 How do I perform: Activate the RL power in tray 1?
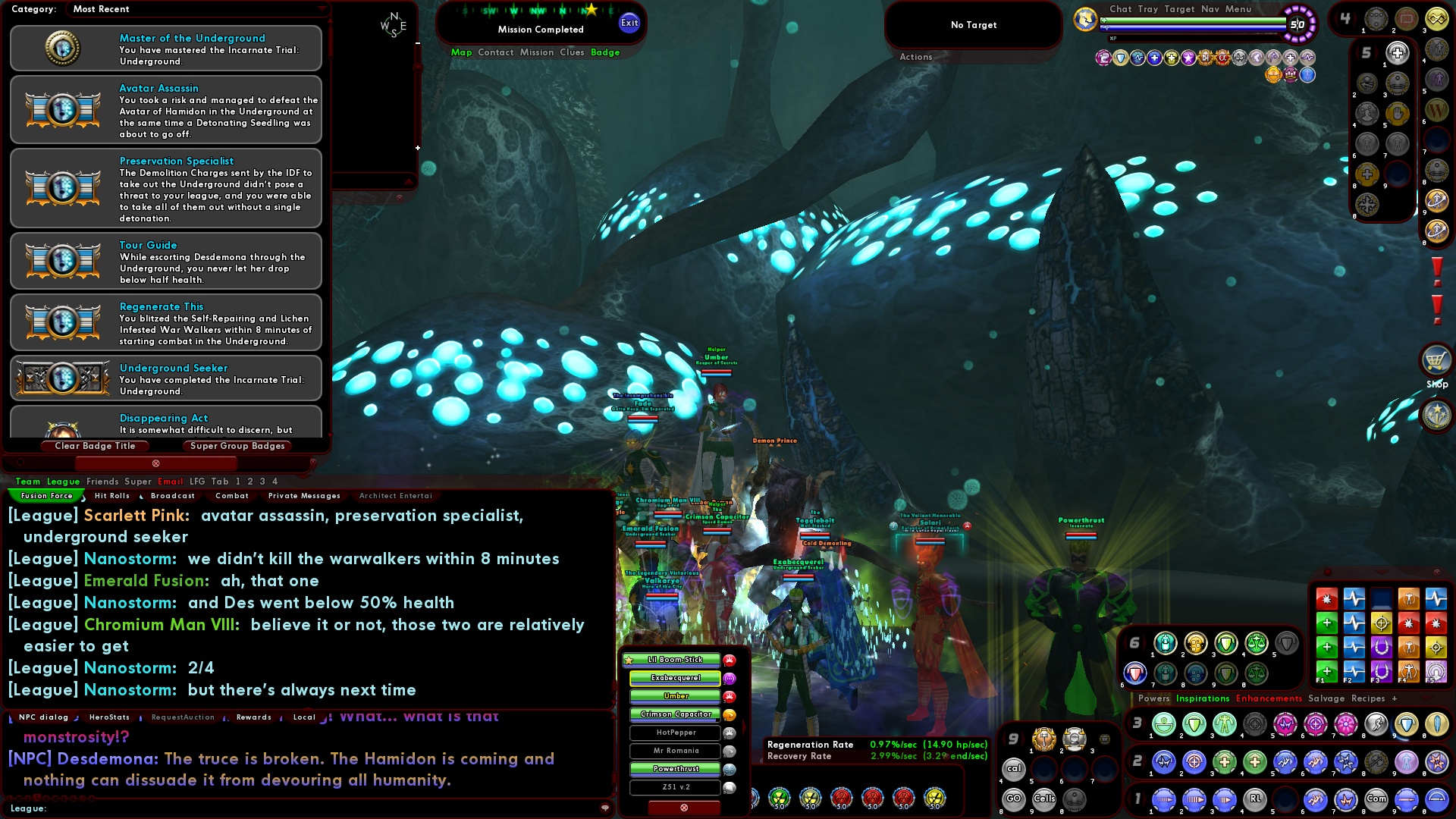pyautogui.click(x=1255, y=800)
